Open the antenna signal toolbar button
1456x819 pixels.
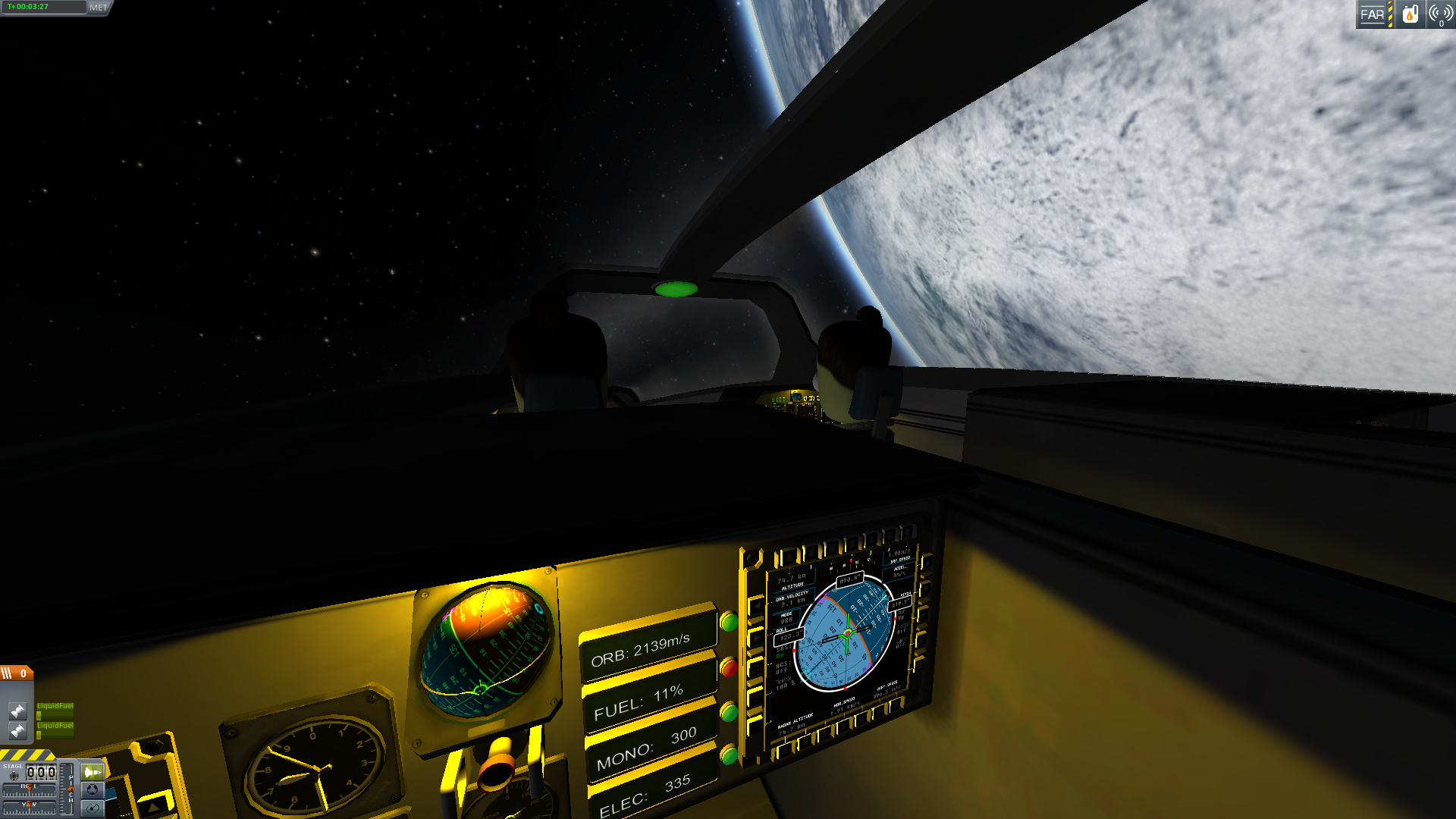pyautogui.click(x=1440, y=14)
